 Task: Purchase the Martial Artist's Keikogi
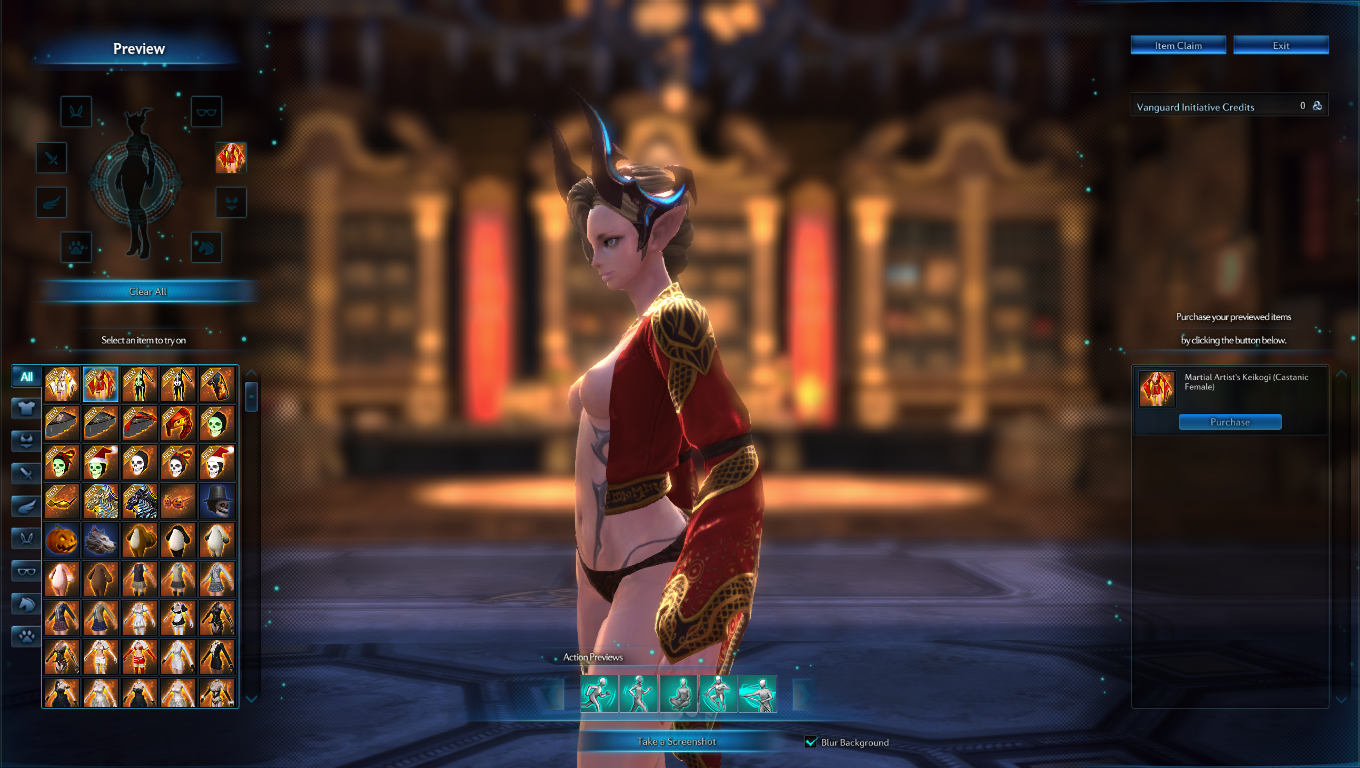(1230, 422)
